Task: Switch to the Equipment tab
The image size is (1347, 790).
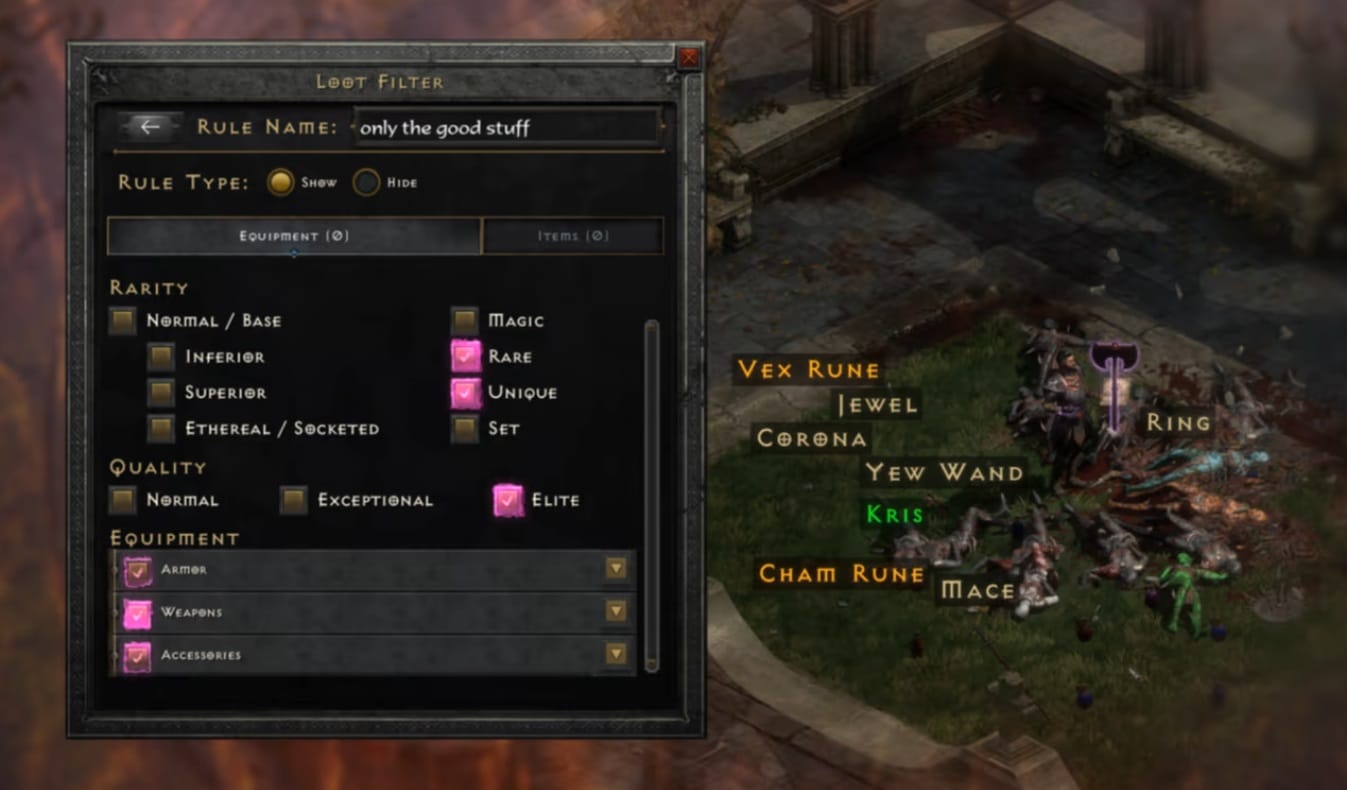Action: tap(294, 236)
